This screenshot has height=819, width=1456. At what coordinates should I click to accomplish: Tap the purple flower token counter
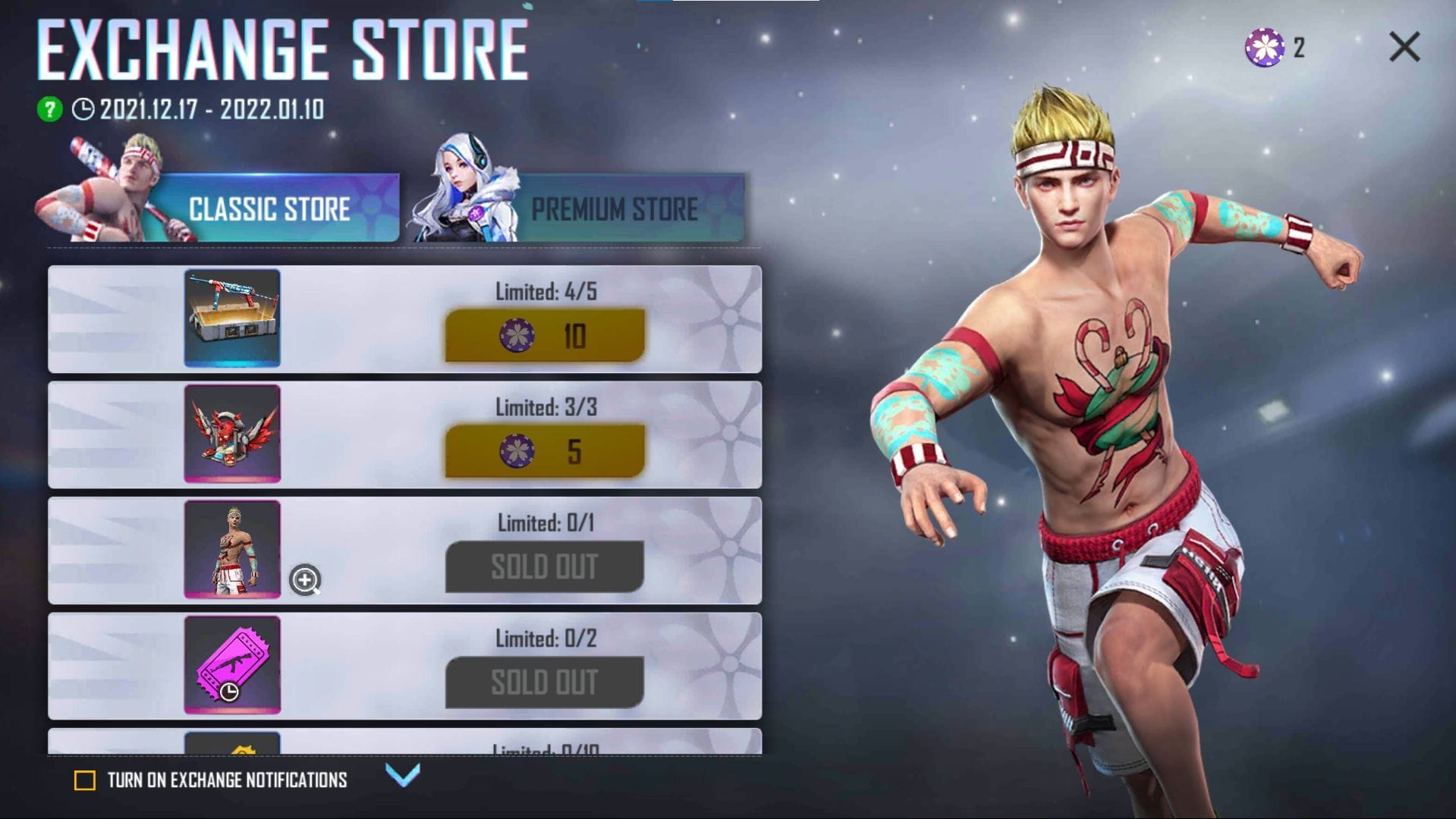tap(1265, 47)
